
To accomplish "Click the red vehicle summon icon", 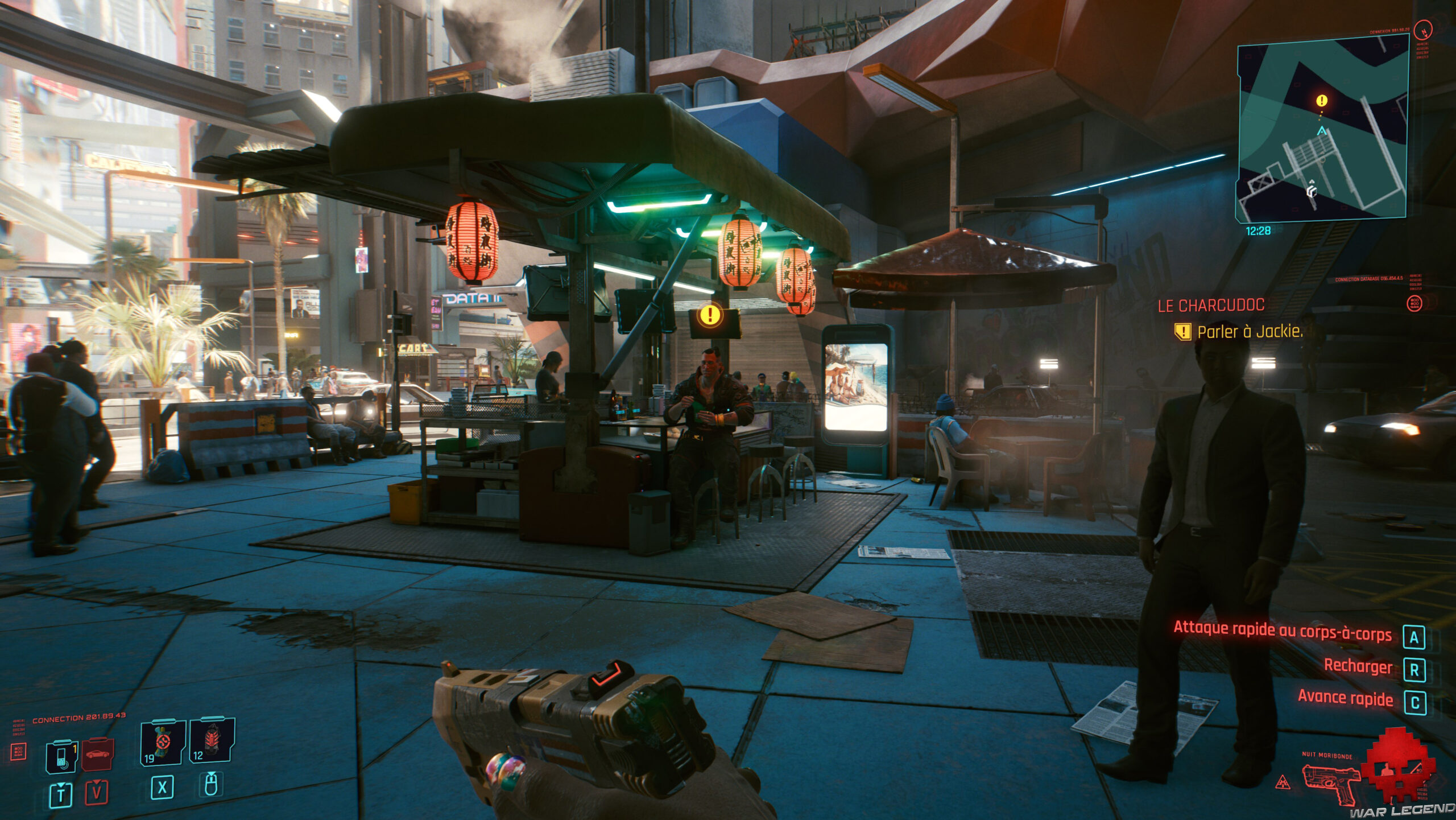I will (x=98, y=755).
